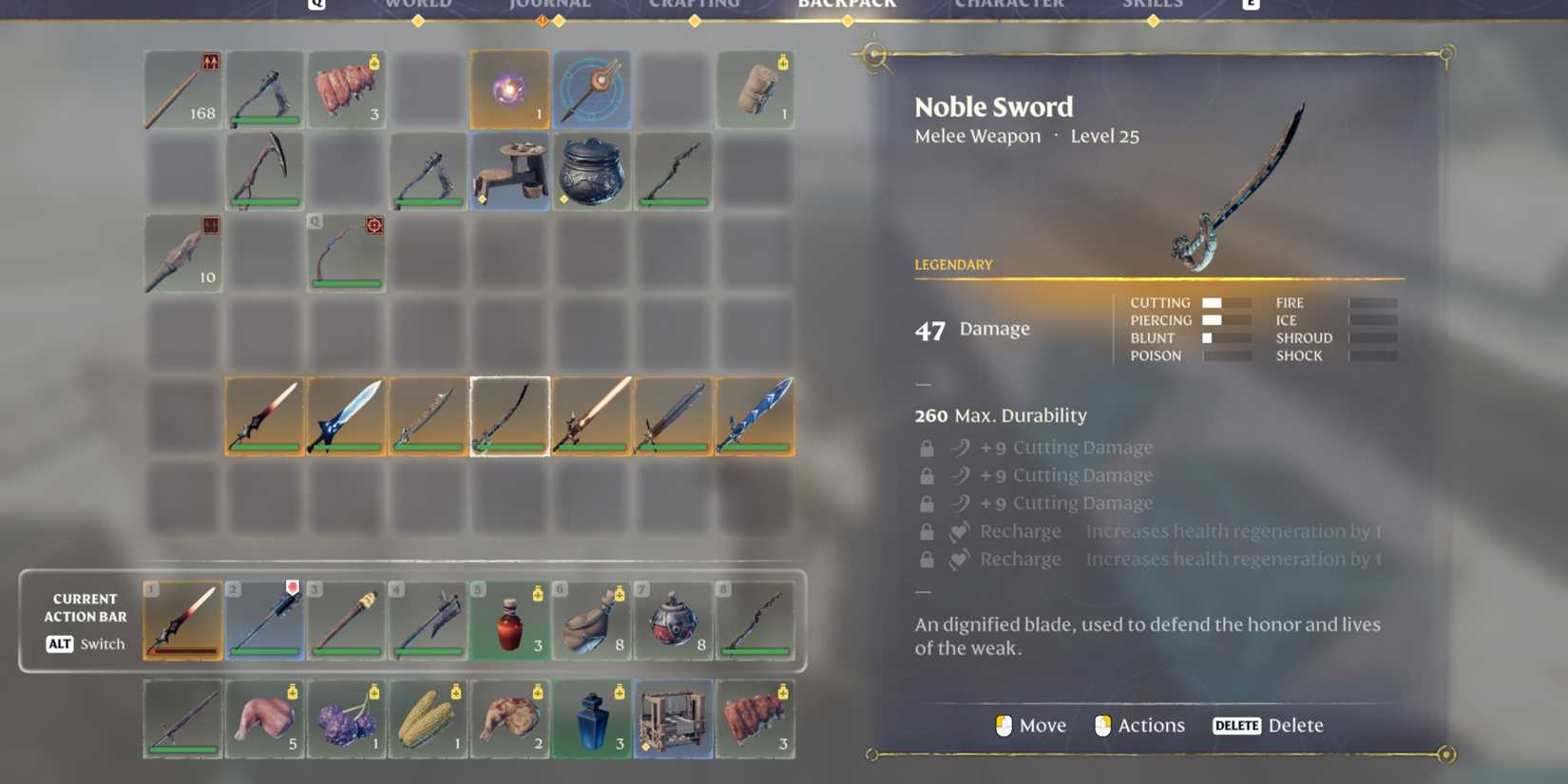The width and height of the screenshot is (1568, 784).
Task: Unlock the third +9 Cutting Damage upgrade
Action: point(927,503)
